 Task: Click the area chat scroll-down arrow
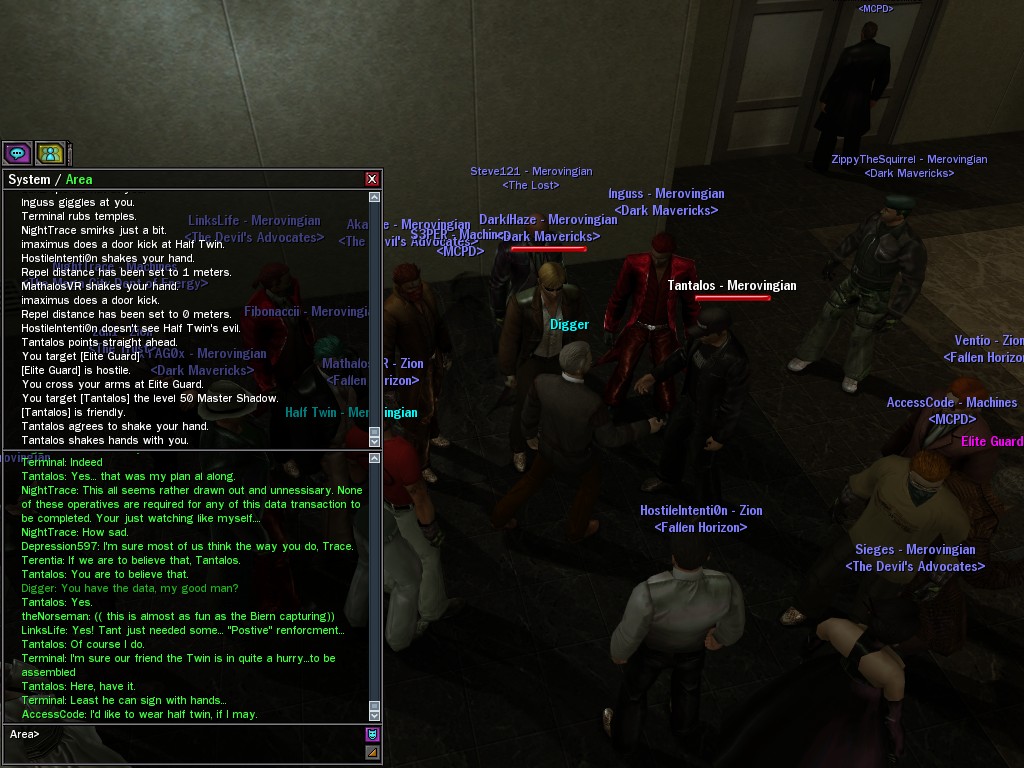pos(375,714)
